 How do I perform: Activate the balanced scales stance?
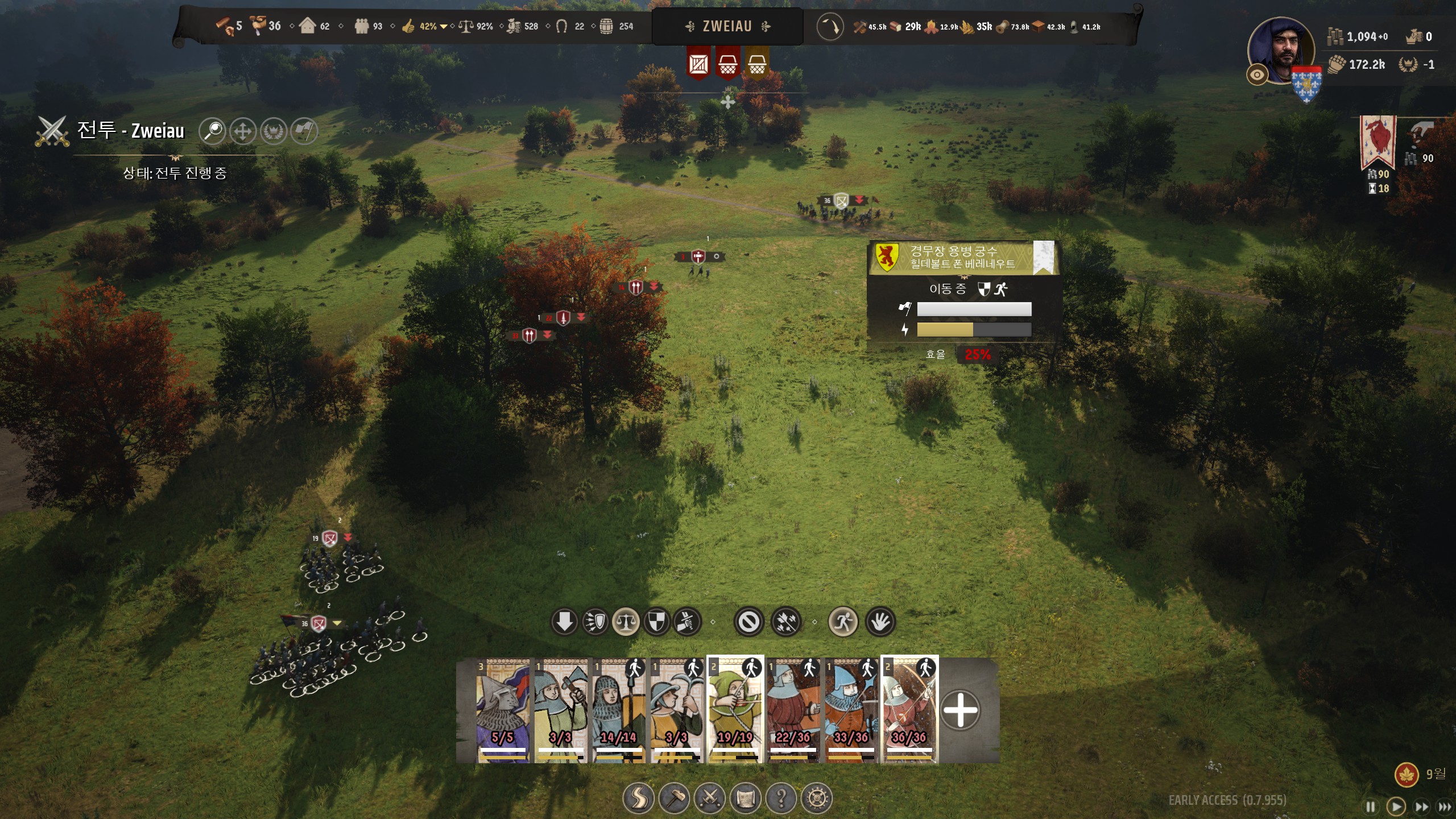[626, 622]
